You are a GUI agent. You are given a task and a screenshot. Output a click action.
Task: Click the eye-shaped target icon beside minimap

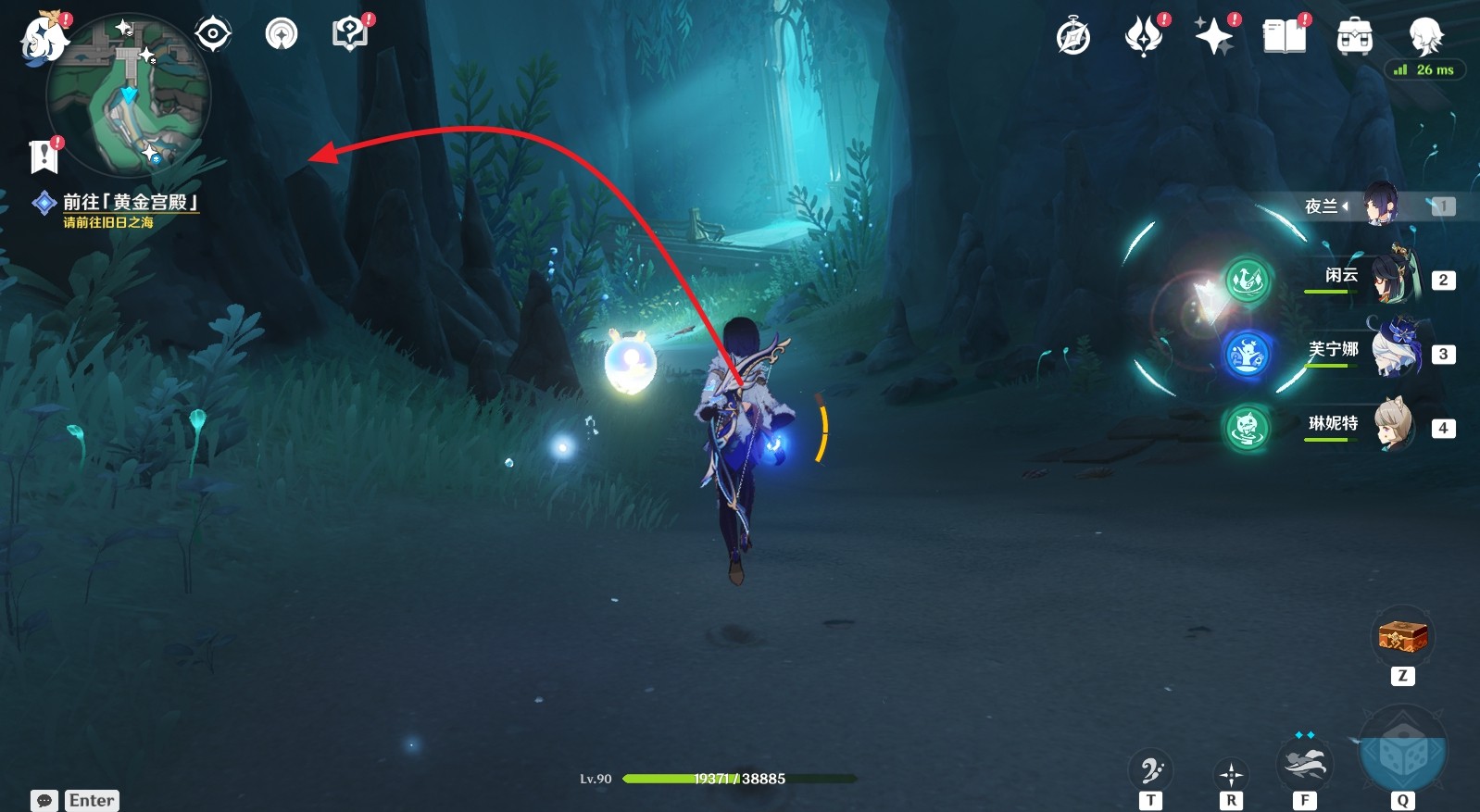213,35
